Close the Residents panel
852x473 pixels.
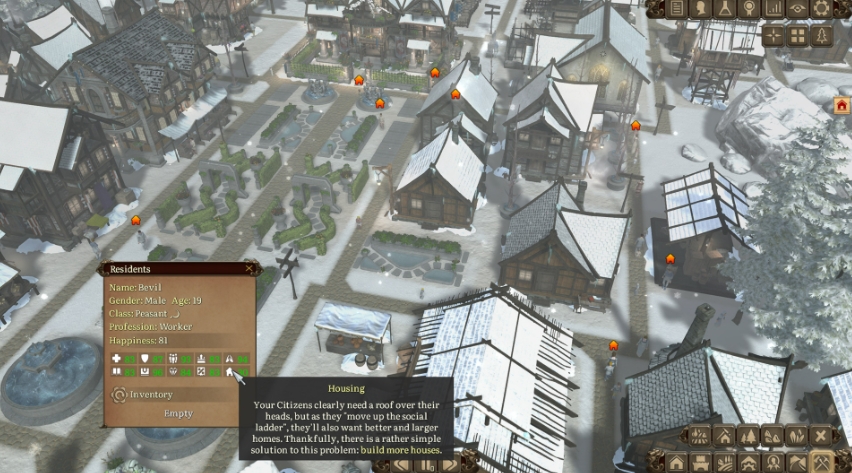pos(250,268)
